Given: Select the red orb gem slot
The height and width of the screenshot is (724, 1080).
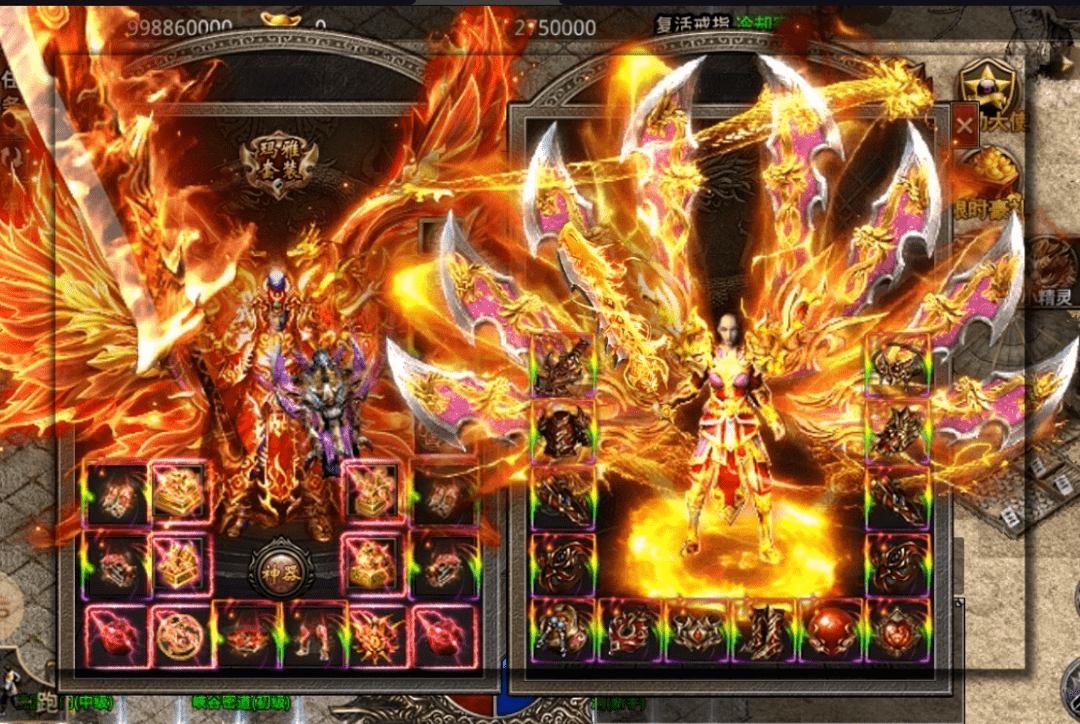Looking at the screenshot, I should (x=829, y=629).
